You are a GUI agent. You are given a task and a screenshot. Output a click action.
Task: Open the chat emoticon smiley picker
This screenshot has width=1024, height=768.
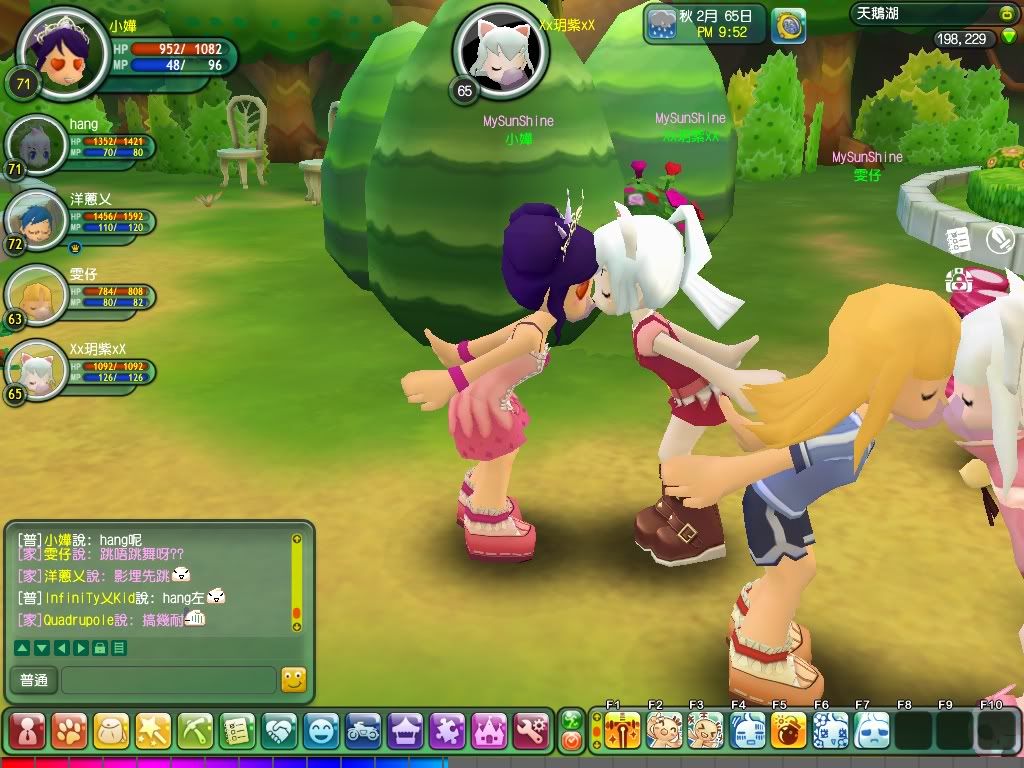coord(293,680)
